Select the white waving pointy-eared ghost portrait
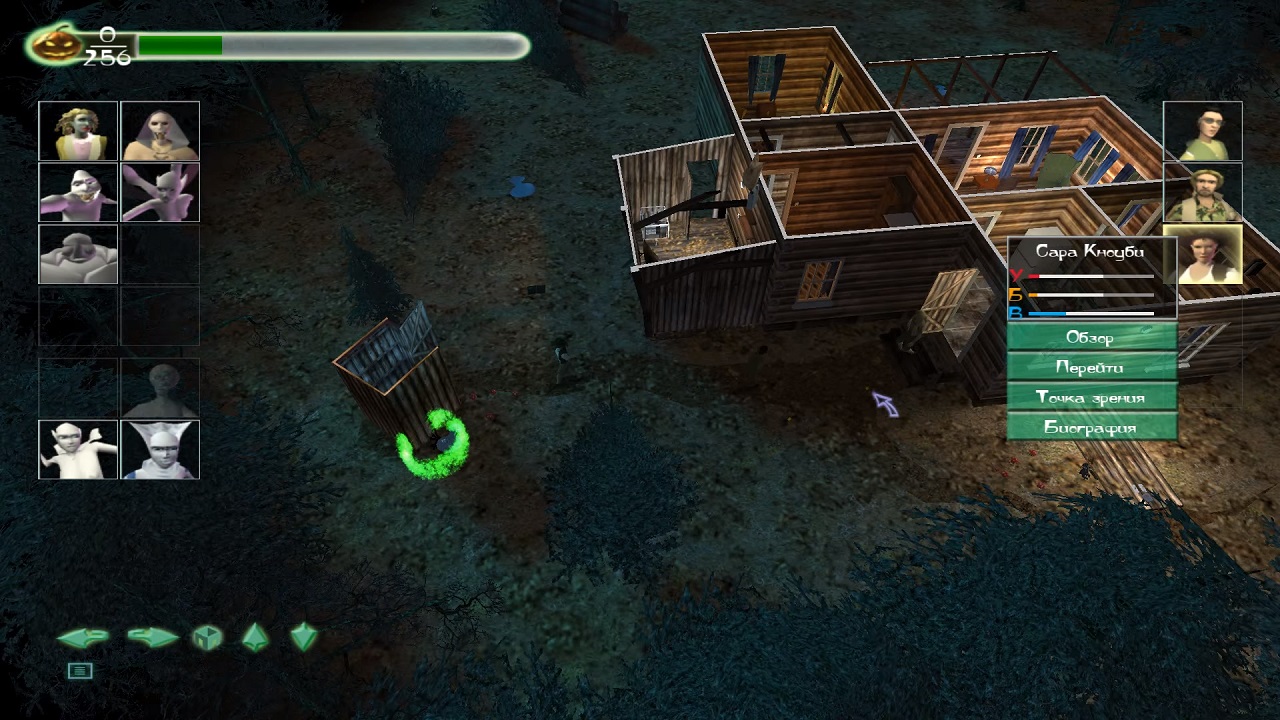The height and width of the screenshot is (720, 1280). (78, 449)
